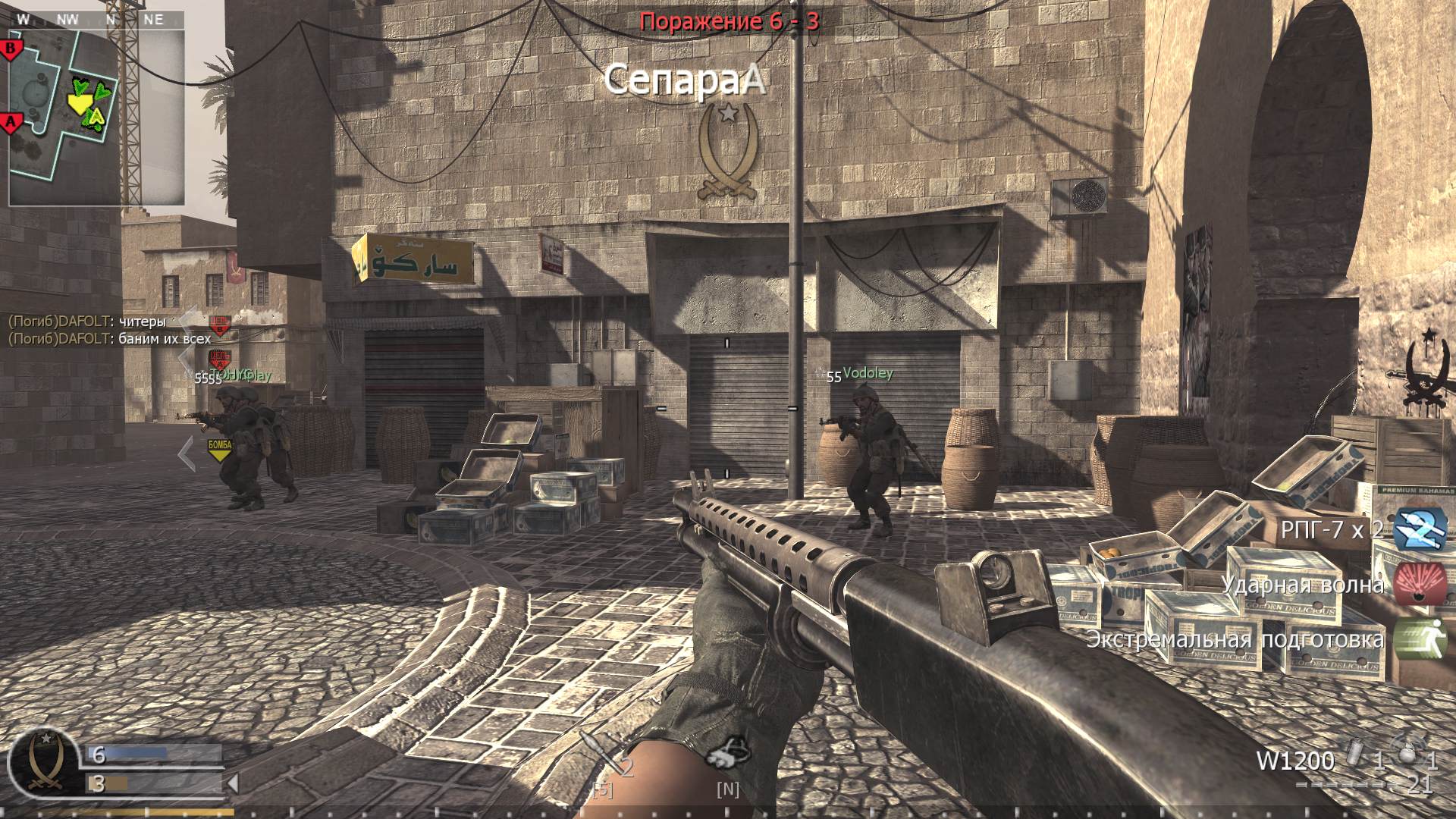1456x819 pixels.
Task: Toggle the yellow БОМБА marker
Action: (220, 447)
